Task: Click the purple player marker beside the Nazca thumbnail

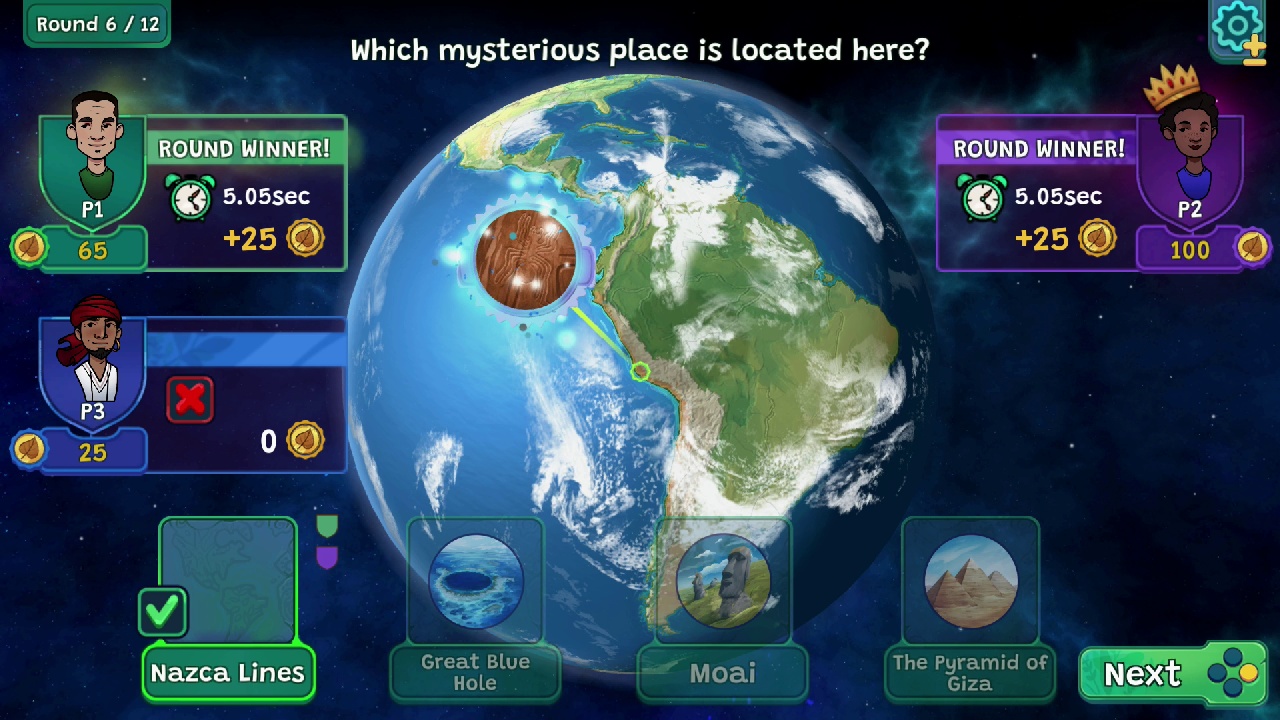Action: point(327,557)
